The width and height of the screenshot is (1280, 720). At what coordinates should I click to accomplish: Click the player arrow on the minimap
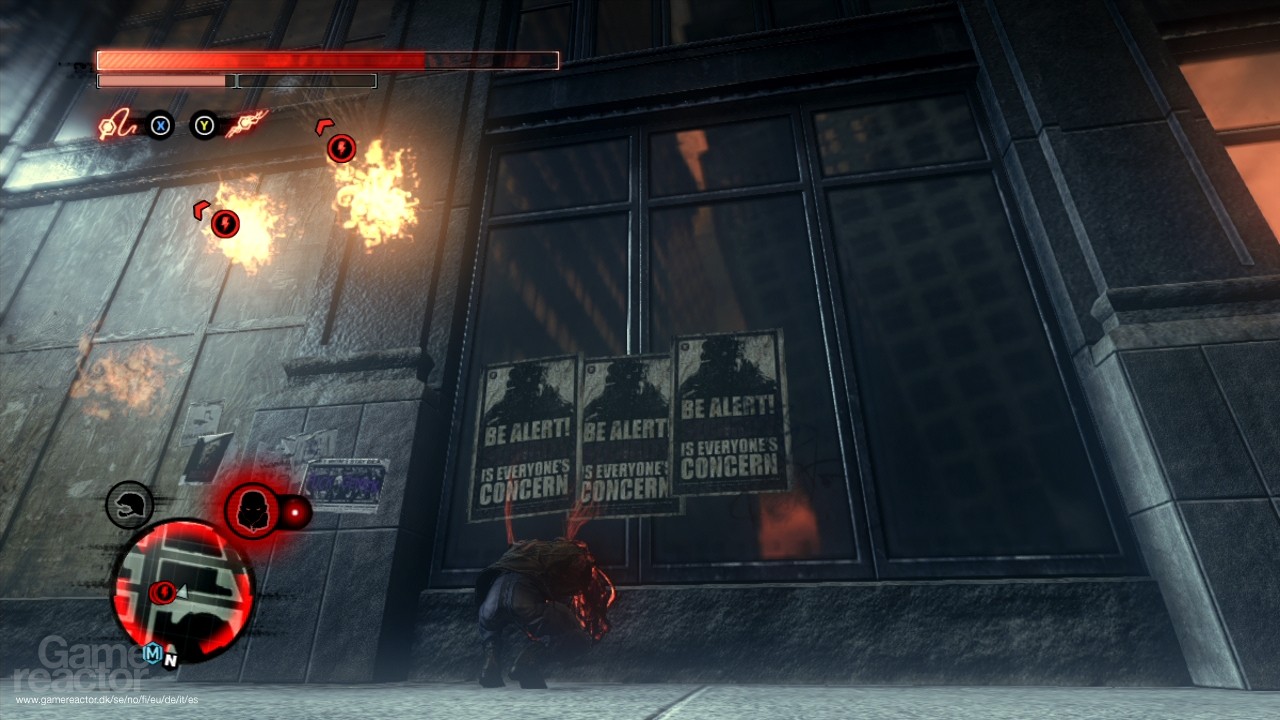pos(182,592)
